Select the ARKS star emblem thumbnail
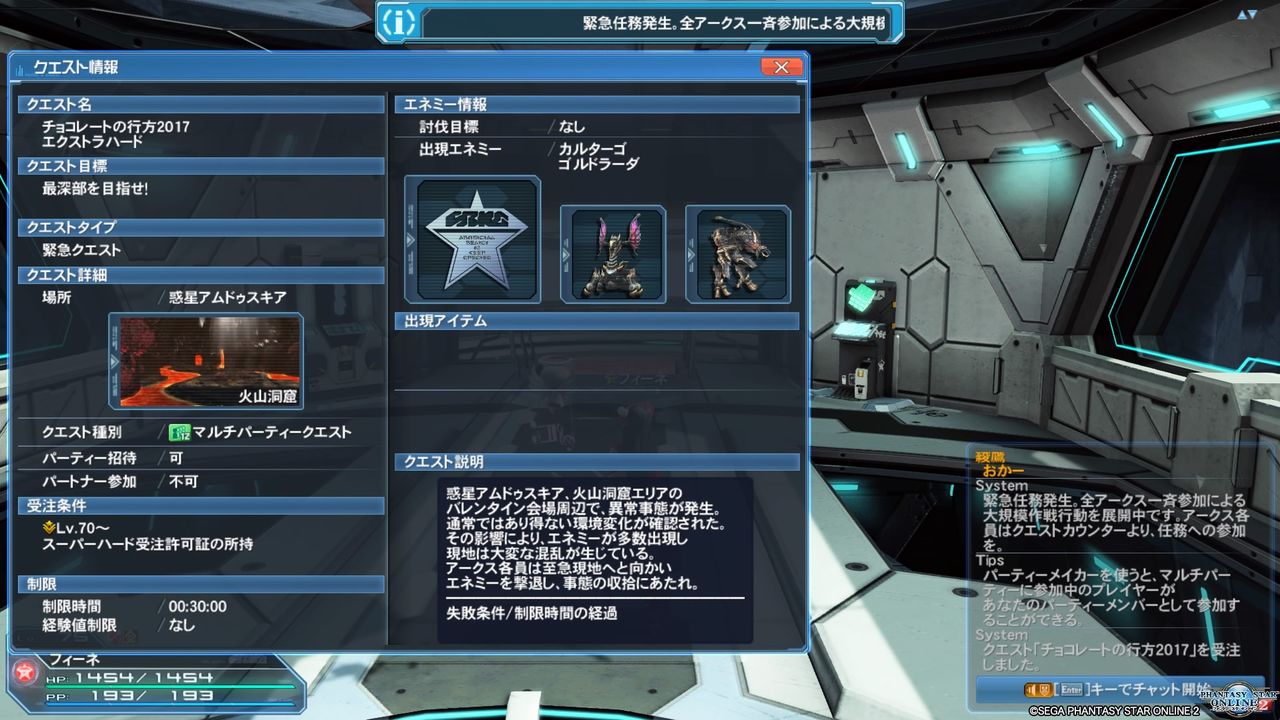The image size is (1280, 720). click(472, 240)
